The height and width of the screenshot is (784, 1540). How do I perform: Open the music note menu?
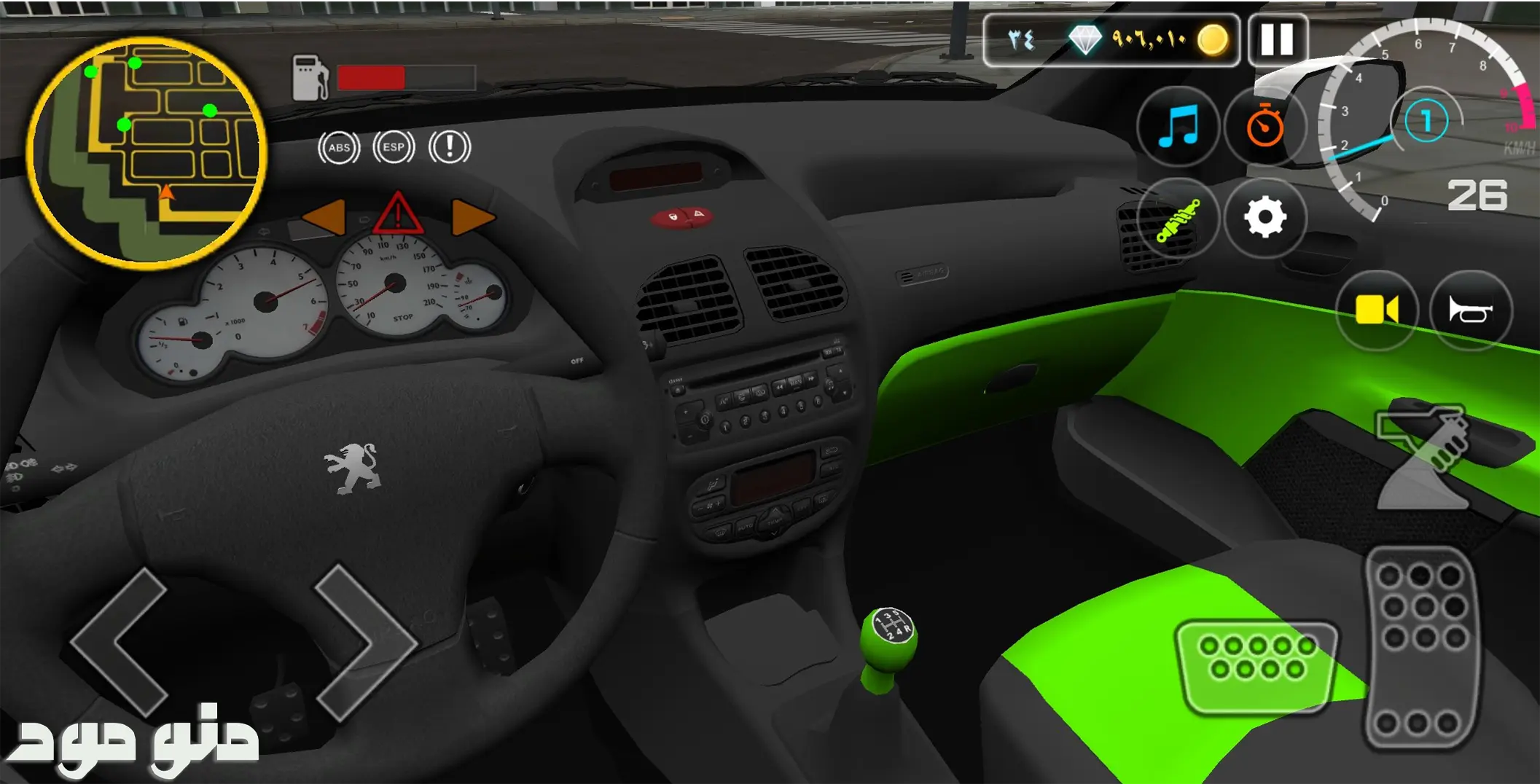click(1177, 127)
